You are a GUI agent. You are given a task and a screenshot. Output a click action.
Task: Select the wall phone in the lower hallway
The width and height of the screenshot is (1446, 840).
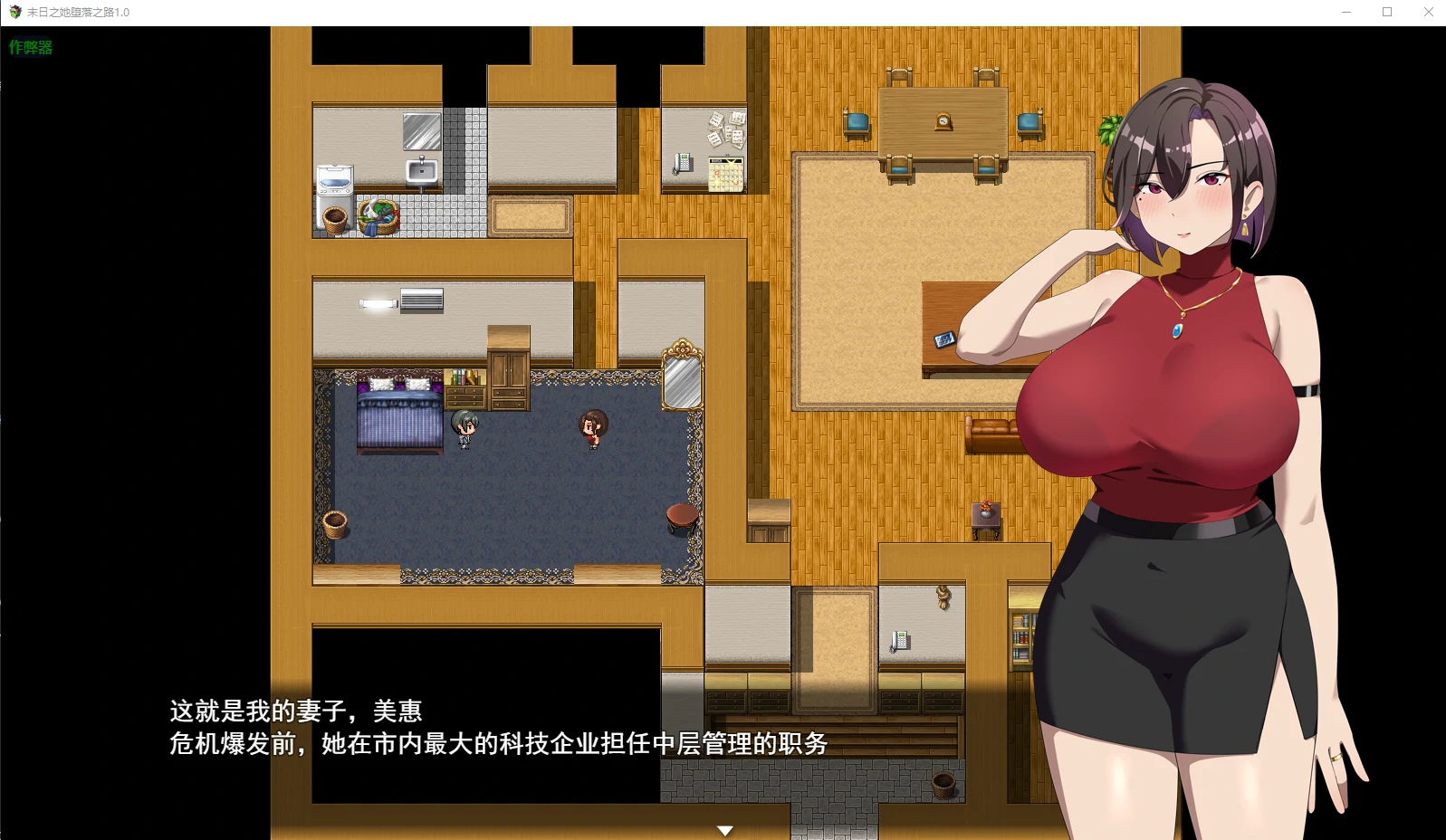pyautogui.click(x=899, y=643)
